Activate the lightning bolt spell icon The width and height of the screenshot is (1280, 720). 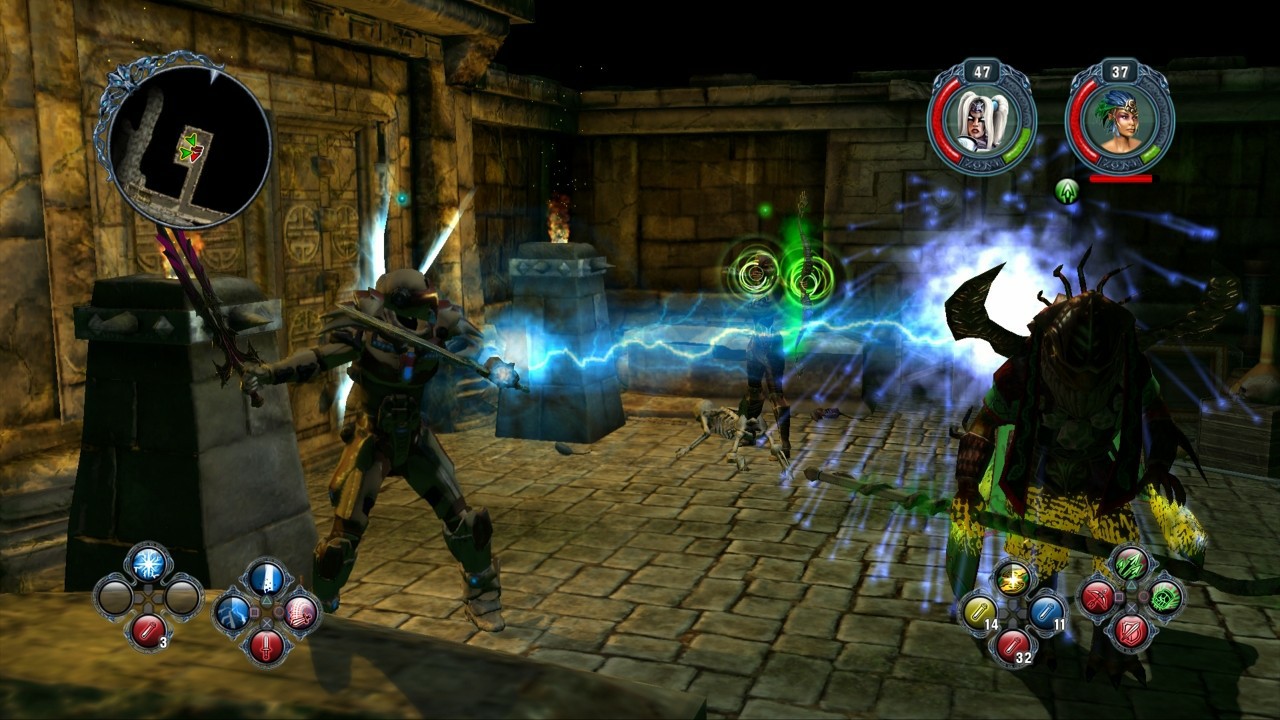pos(234,615)
